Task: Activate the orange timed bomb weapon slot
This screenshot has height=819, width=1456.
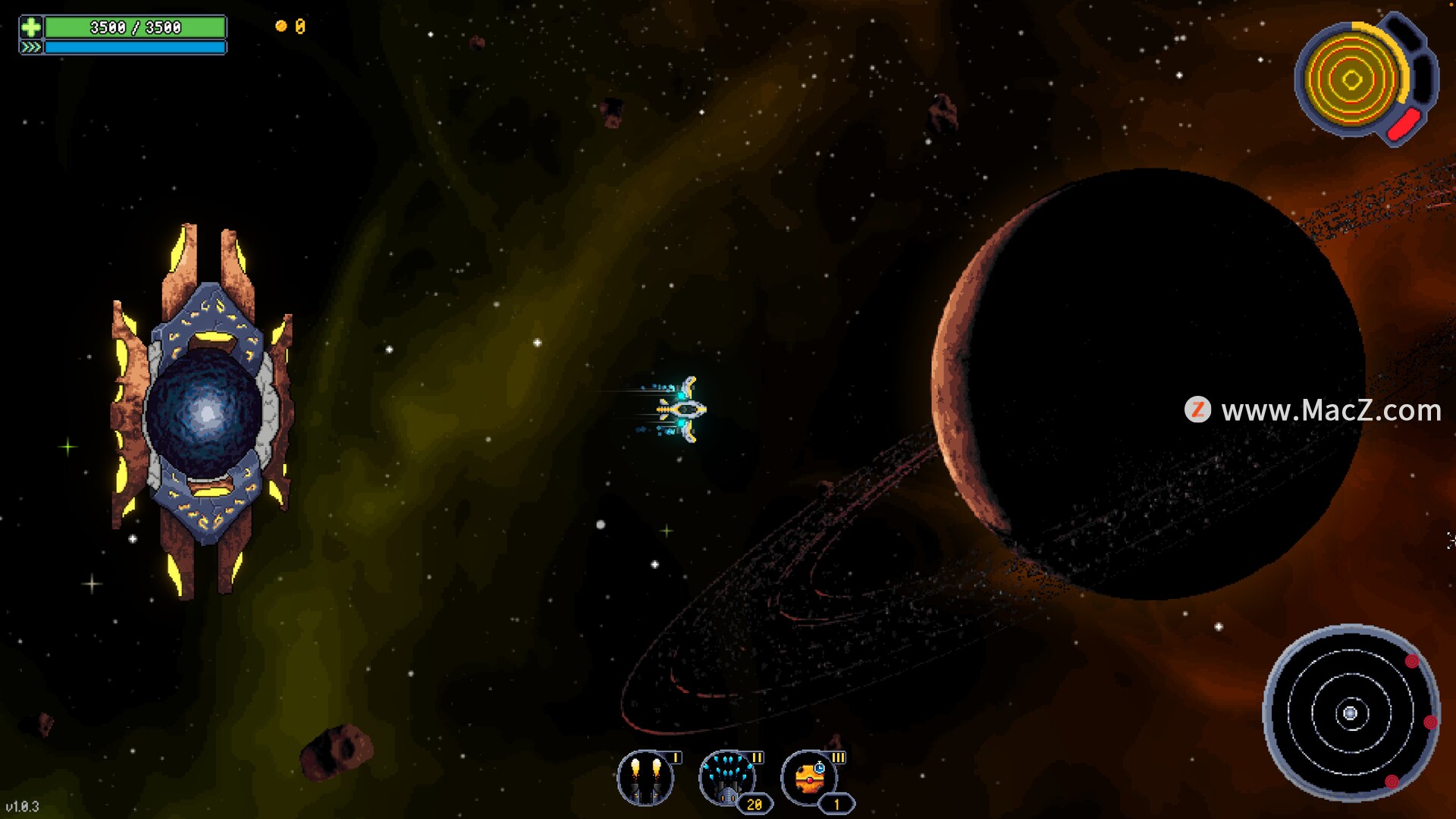Action: tap(810, 778)
